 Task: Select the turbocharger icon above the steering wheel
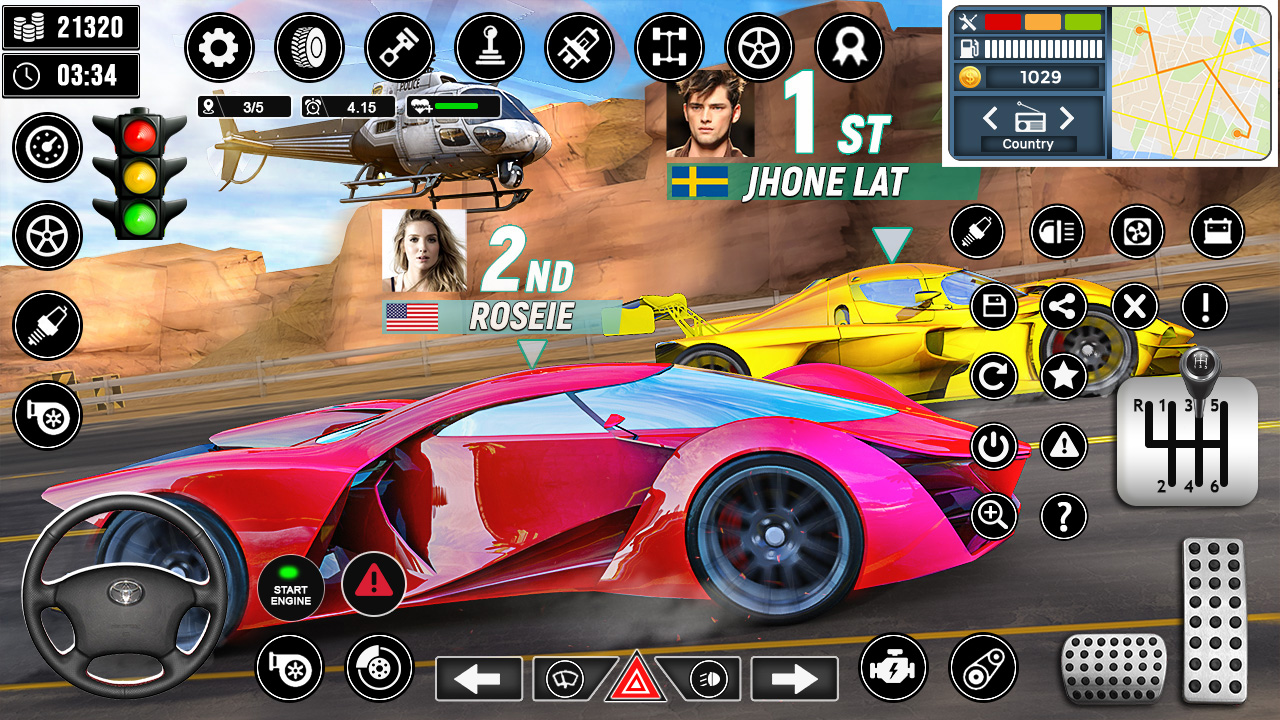coord(47,413)
